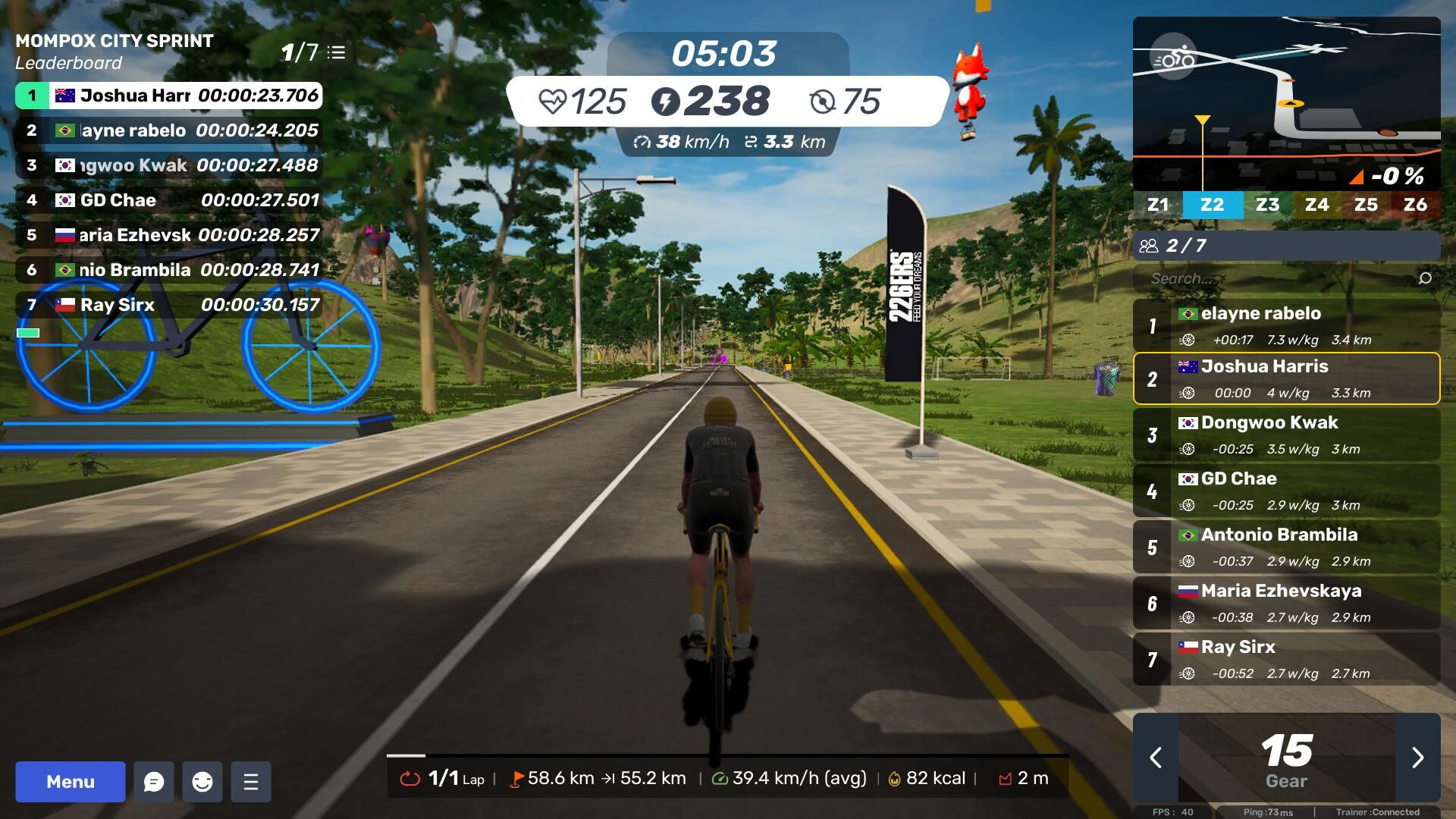The height and width of the screenshot is (819, 1456).
Task: Select elayne rabelo in the rider list
Action: tap(1286, 325)
